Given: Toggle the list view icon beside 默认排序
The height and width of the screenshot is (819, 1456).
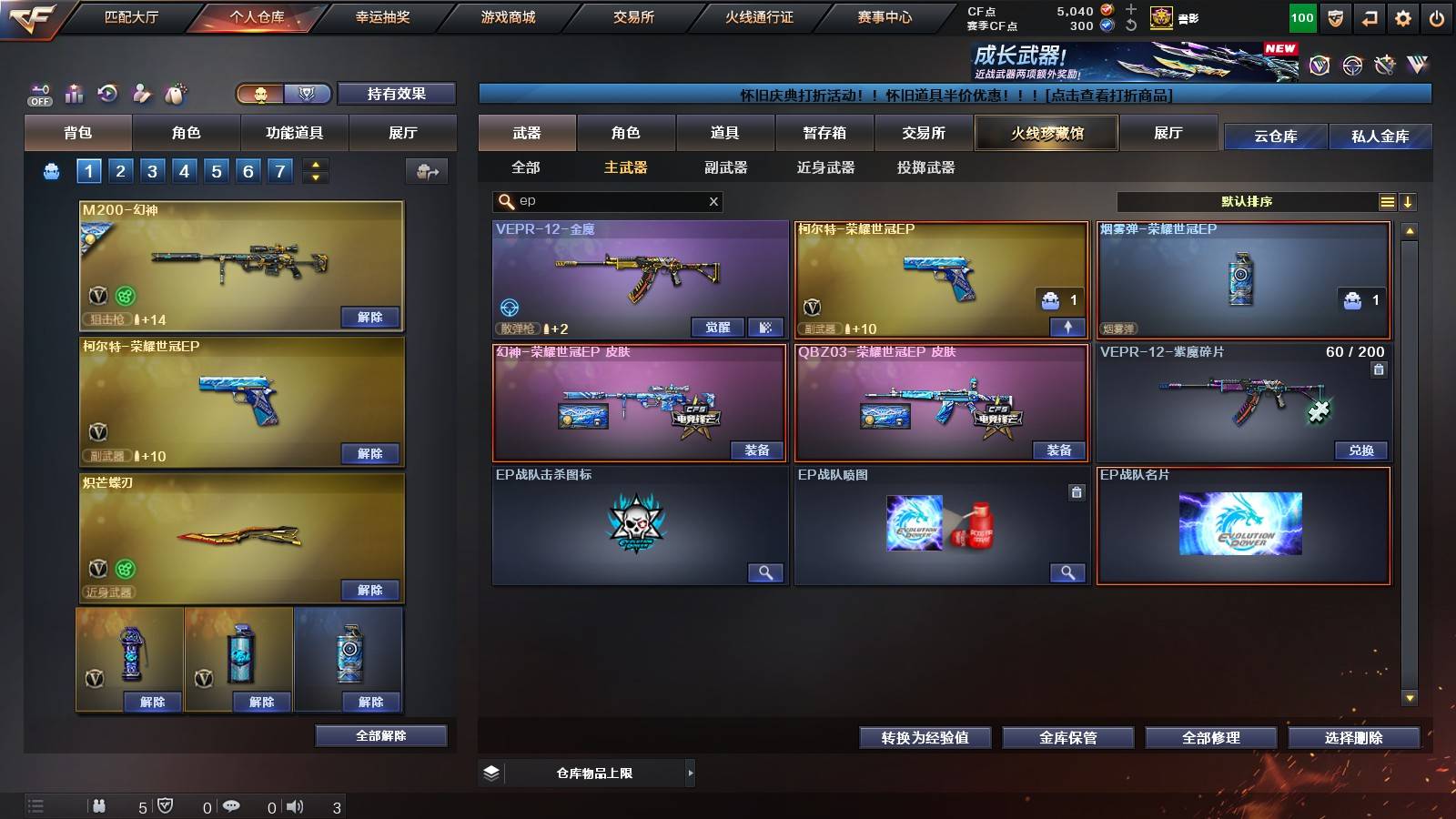Looking at the screenshot, I should [1387, 202].
